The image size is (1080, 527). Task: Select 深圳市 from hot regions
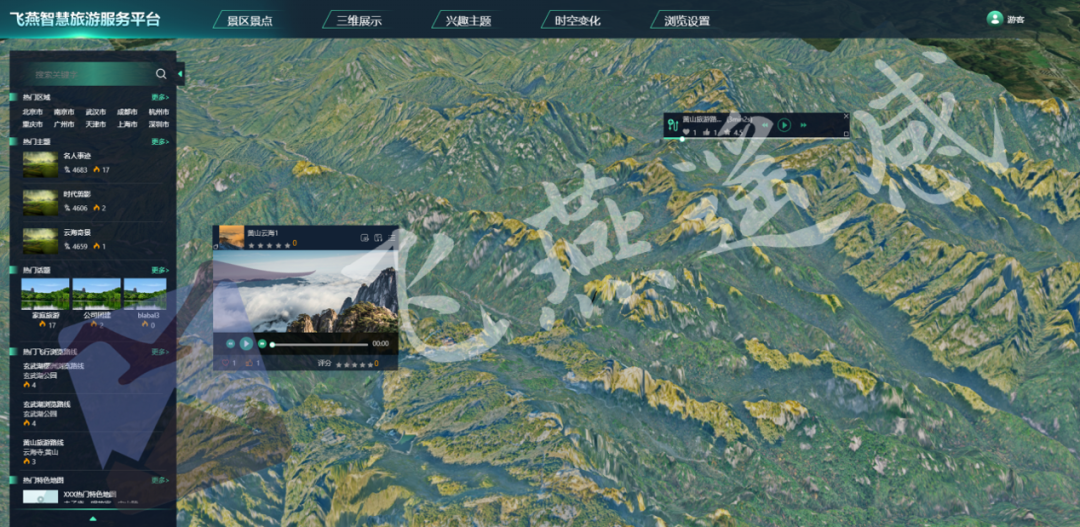pyautogui.click(x=159, y=125)
